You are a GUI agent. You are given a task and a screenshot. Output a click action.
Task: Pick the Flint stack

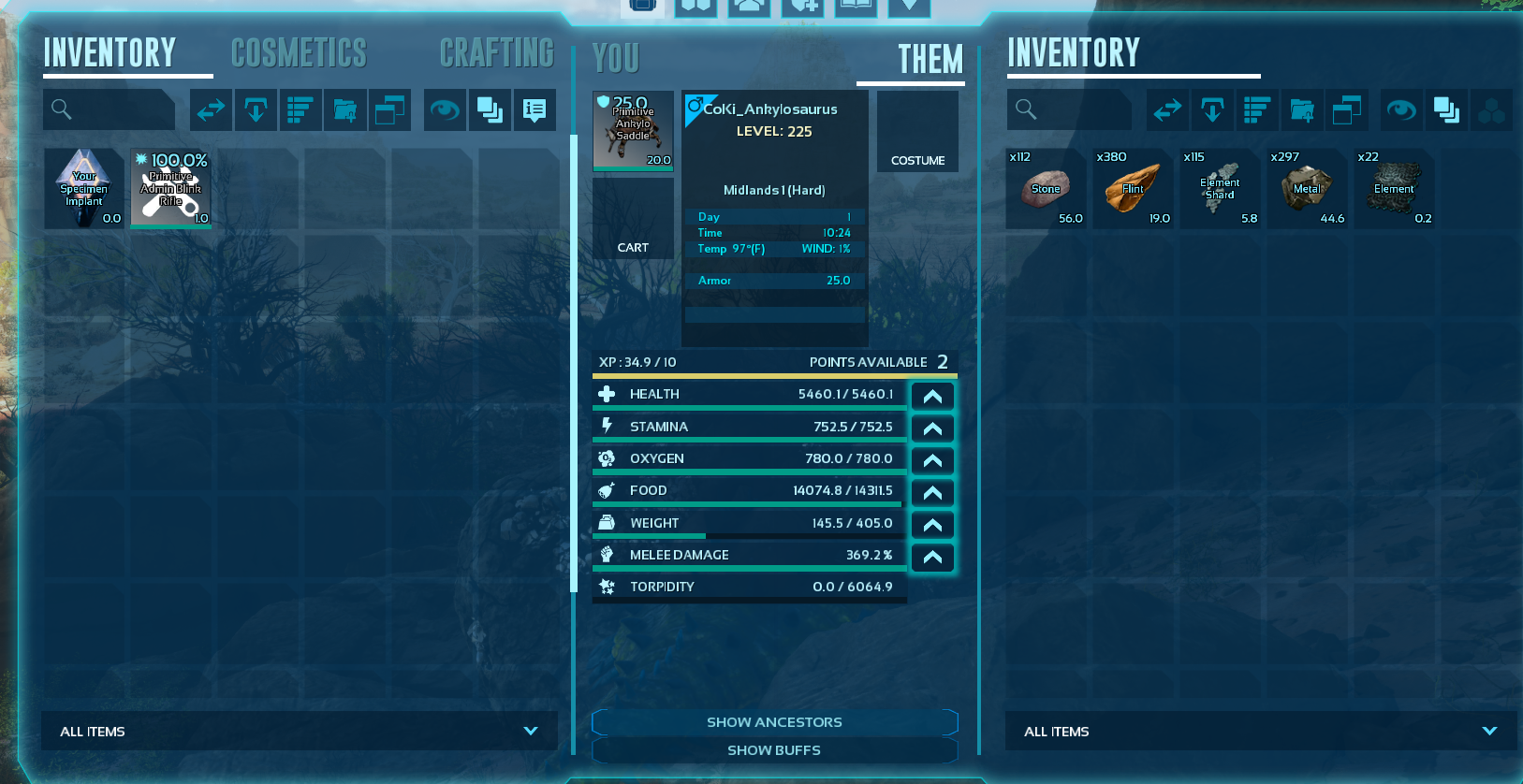[1133, 188]
